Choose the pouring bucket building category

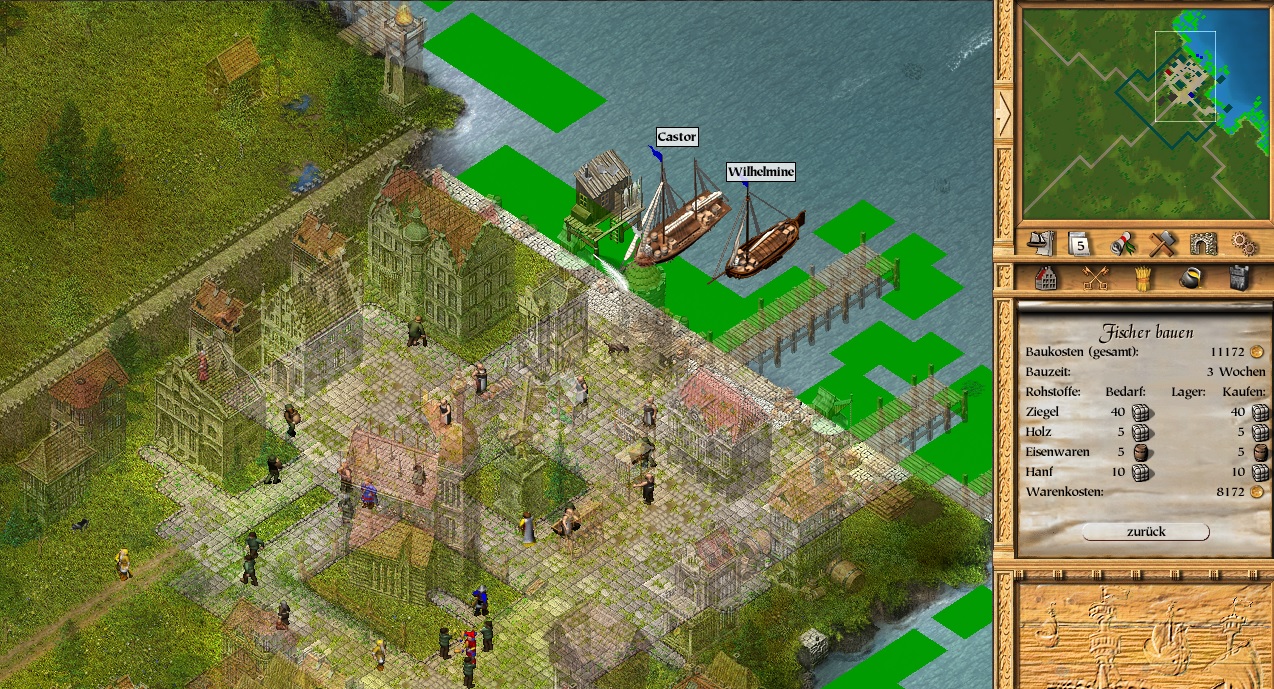(1191, 278)
